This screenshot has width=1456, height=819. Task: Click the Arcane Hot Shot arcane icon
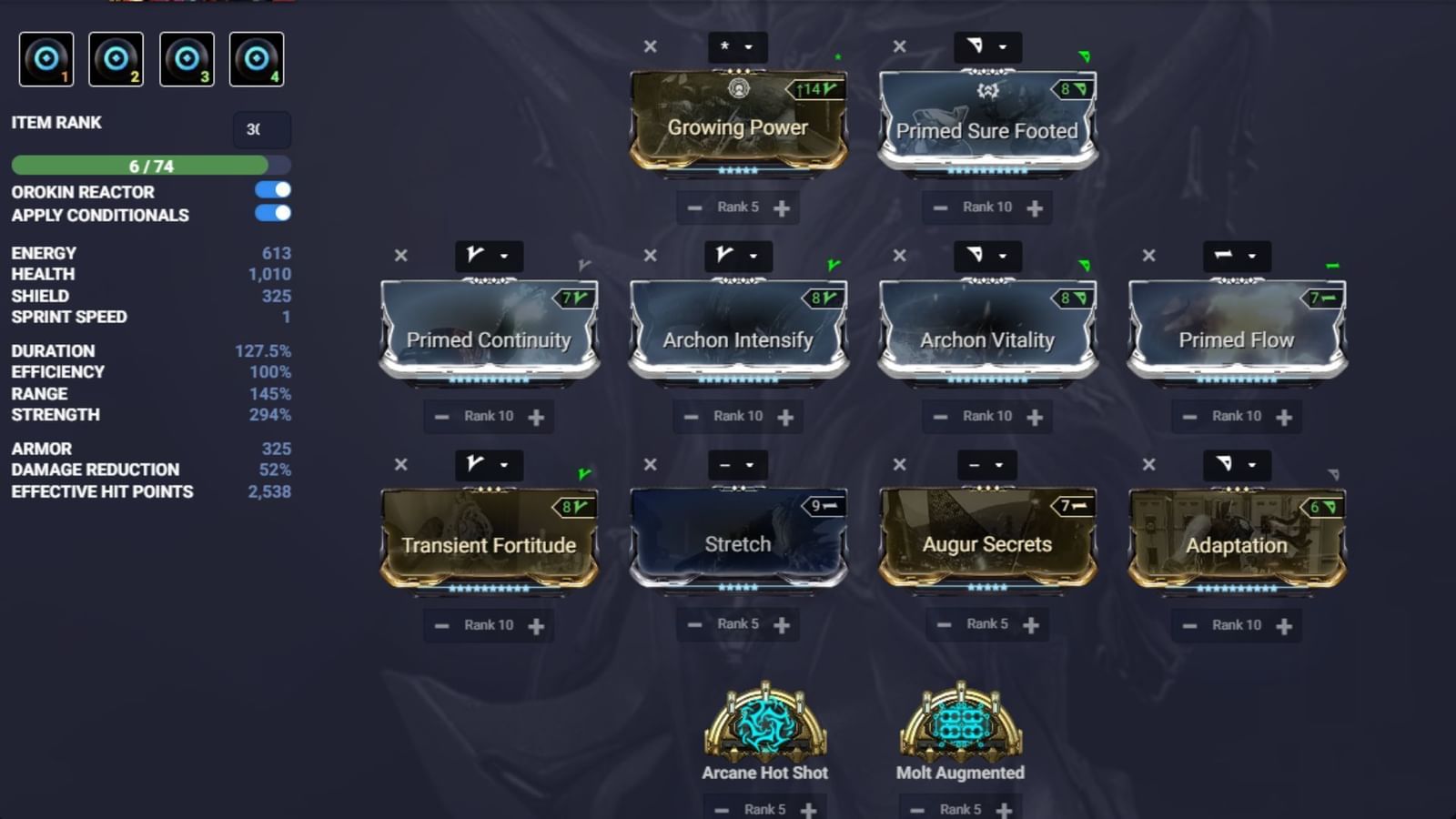click(x=763, y=723)
